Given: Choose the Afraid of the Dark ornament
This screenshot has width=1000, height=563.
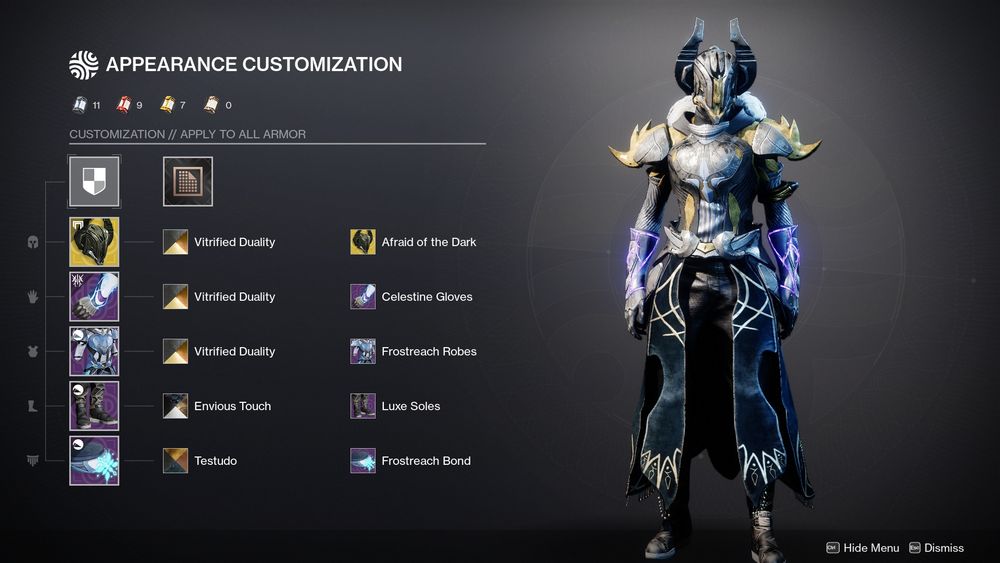Looking at the screenshot, I should [363, 242].
